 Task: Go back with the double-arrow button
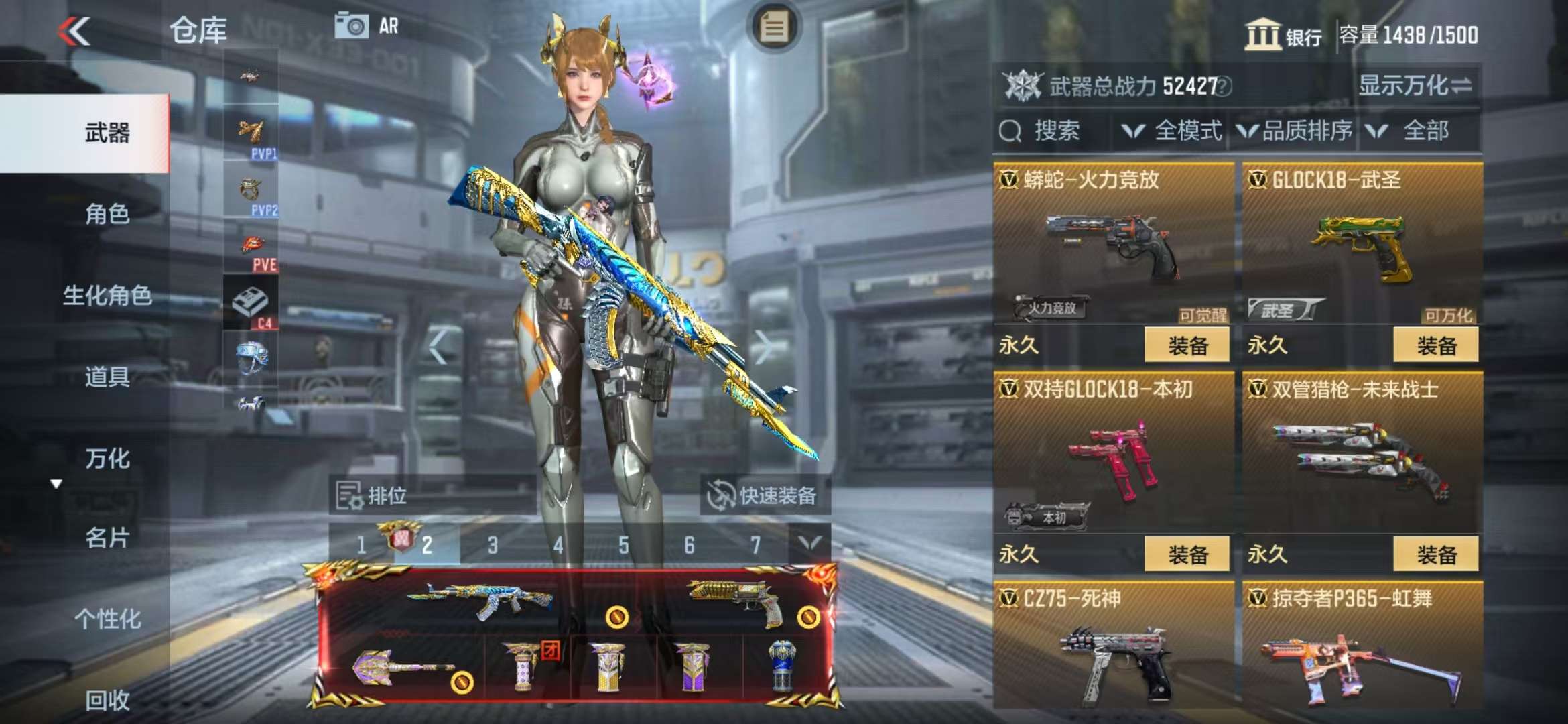pos(74,32)
